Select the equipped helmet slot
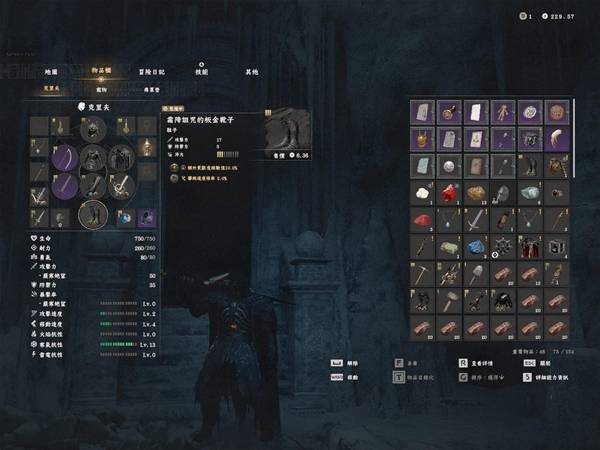 91,129
